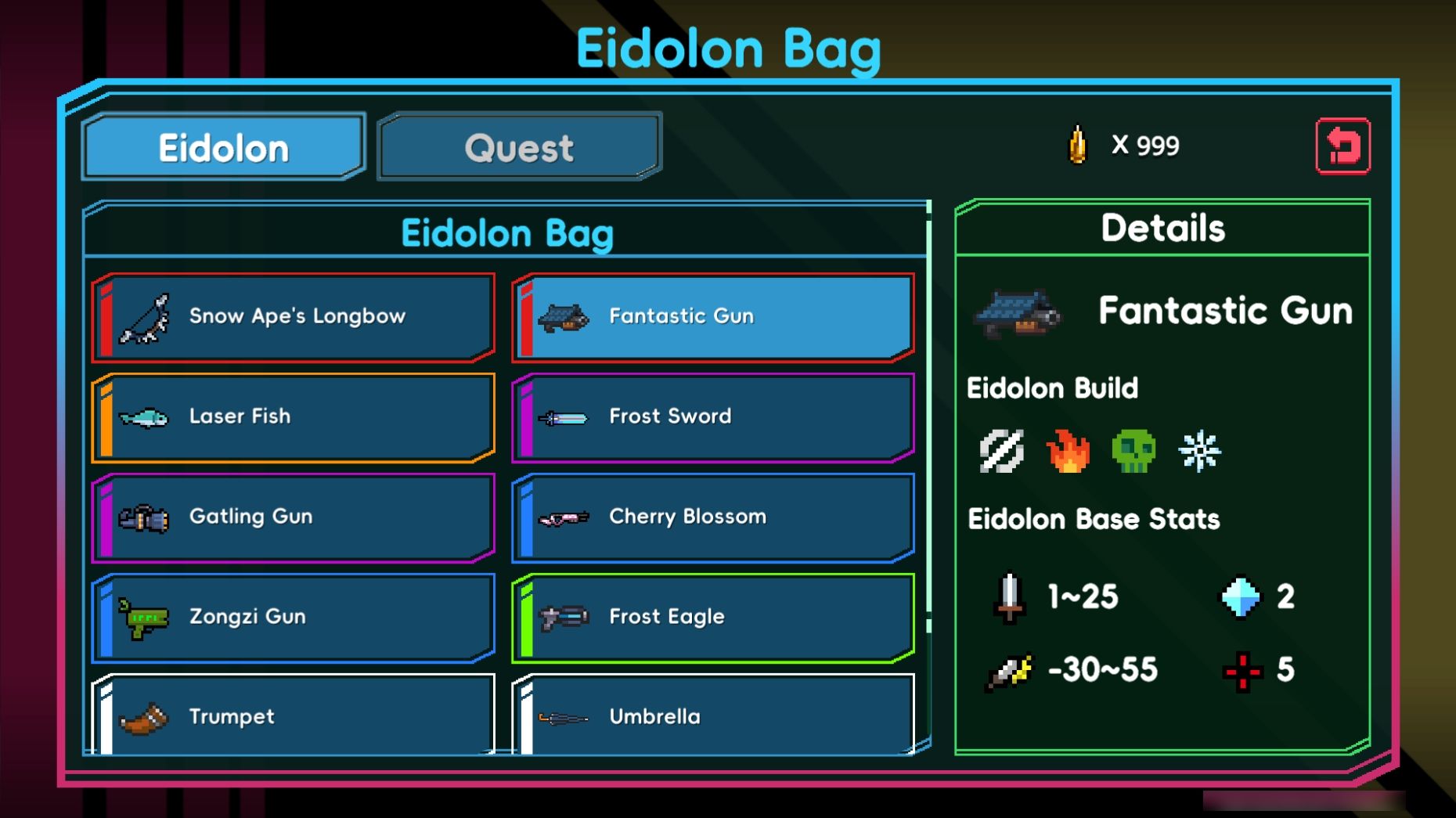Click the red back arrow button
The image size is (1456, 818).
tap(1342, 146)
